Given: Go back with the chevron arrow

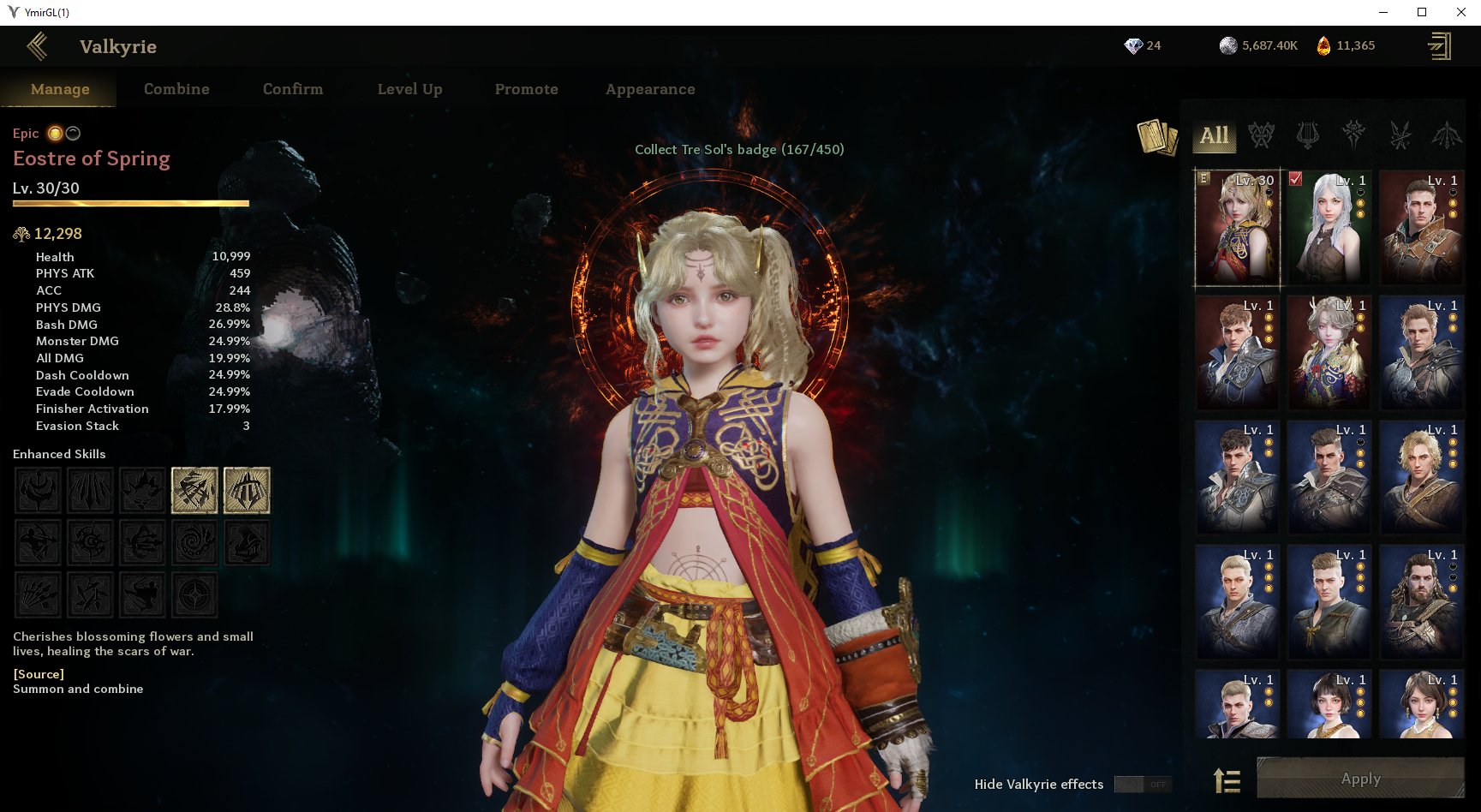Looking at the screenshot, I should 37,46.
